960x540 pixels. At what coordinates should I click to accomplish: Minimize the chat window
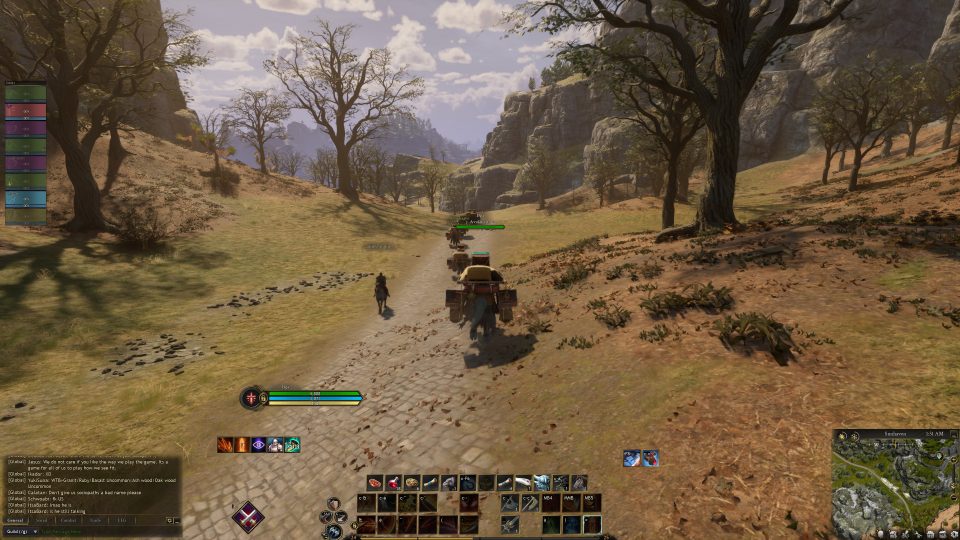(177, 520)
